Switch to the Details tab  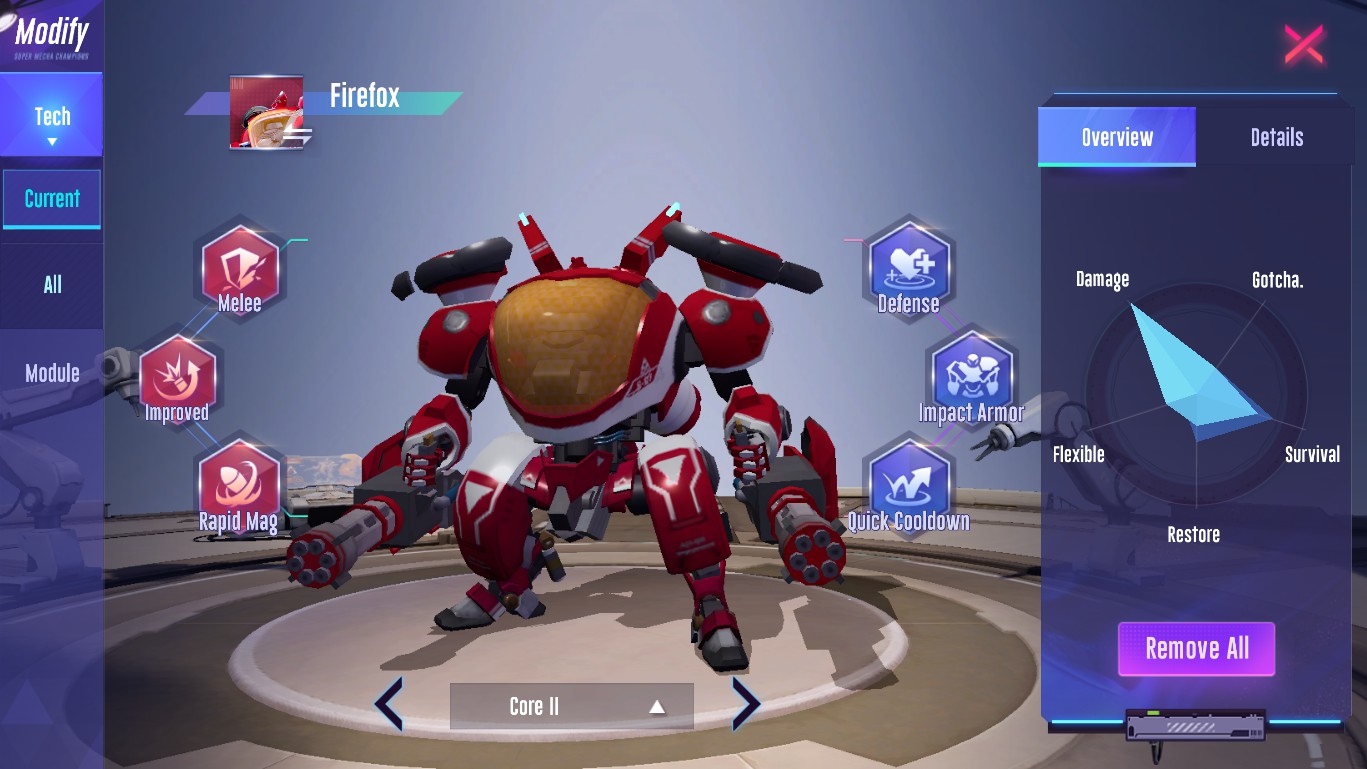1276,137
